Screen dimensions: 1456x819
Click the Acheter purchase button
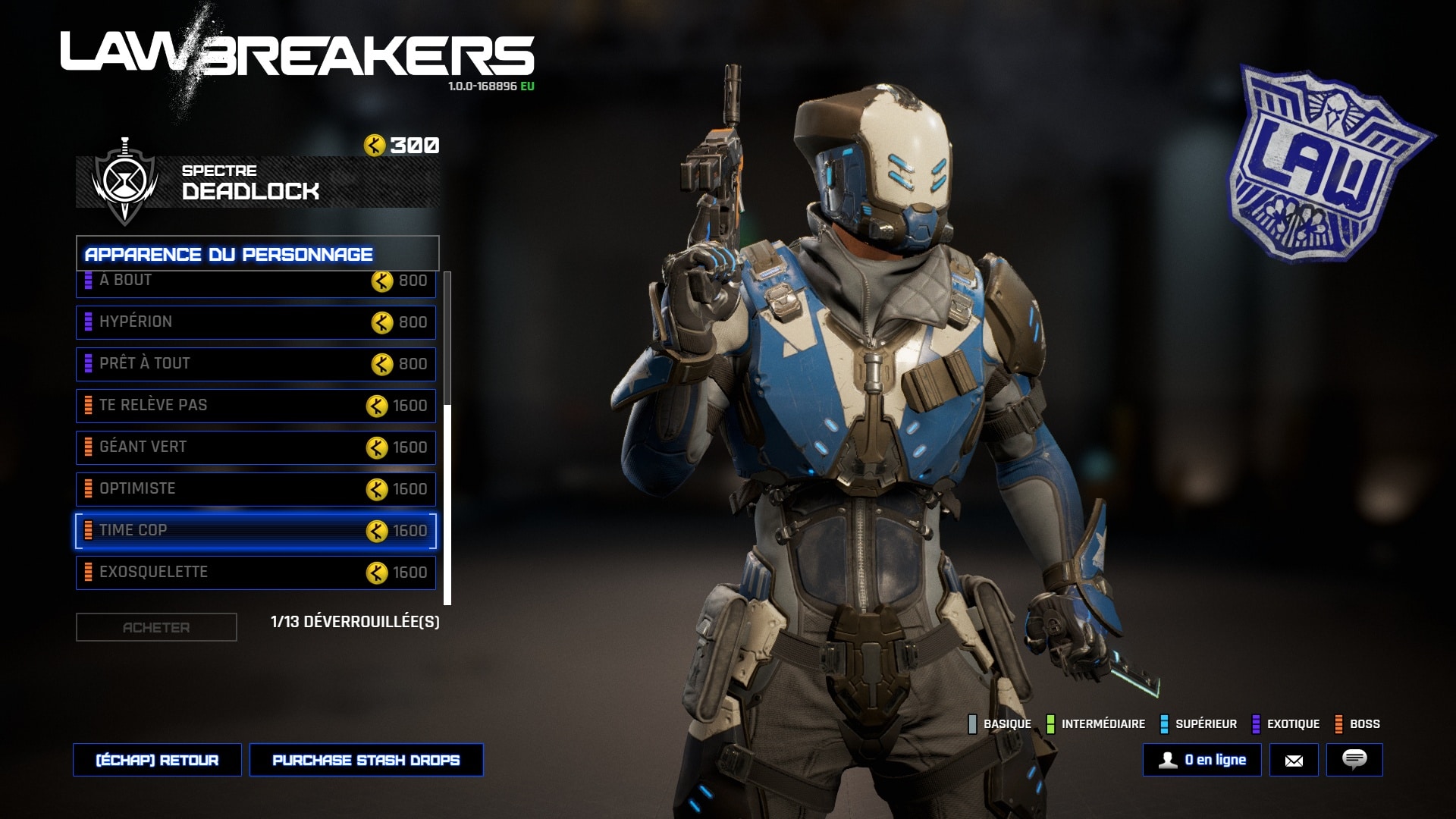click(x=156, y=627)
